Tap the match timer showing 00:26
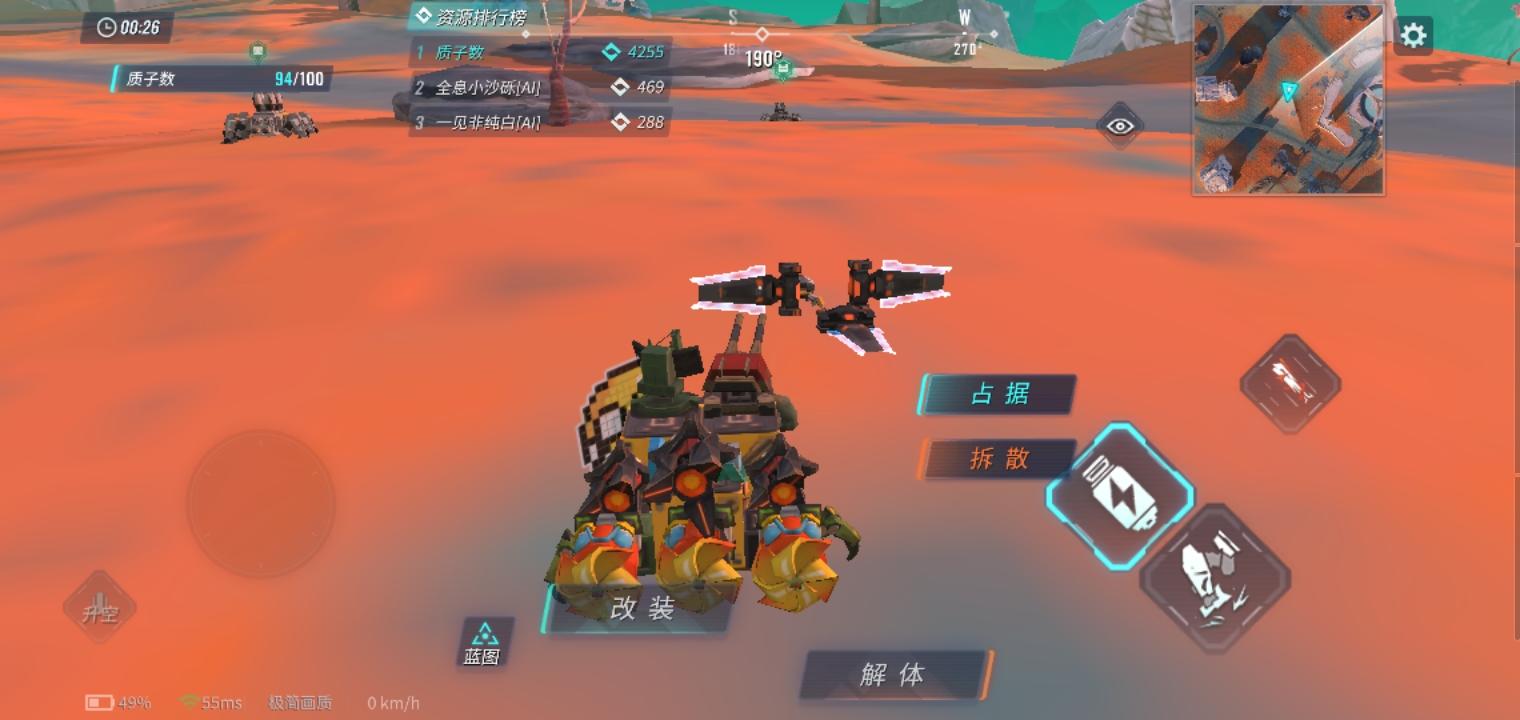The image size is (1520, 720). 127,28
